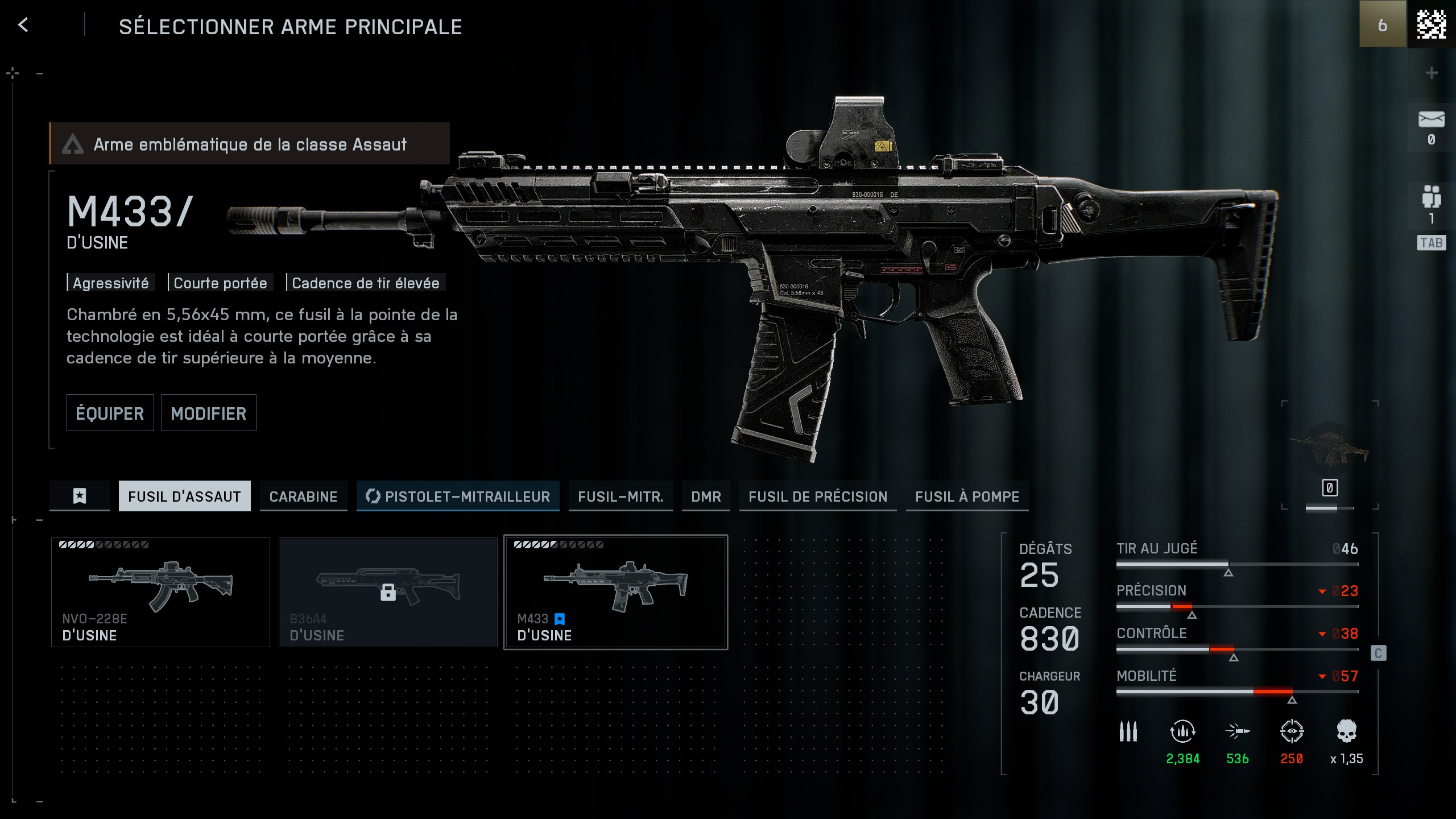The height and width of the screenshot is (819, 1456).
Task: Click the plus icon below the QR code
Action: pos(1431,72)
